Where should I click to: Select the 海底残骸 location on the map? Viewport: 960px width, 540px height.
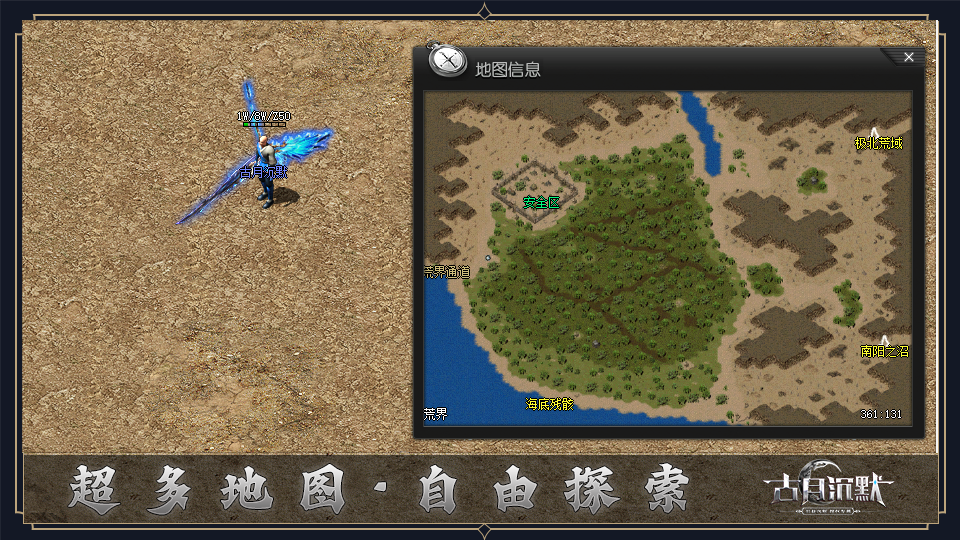click(549, 404)
